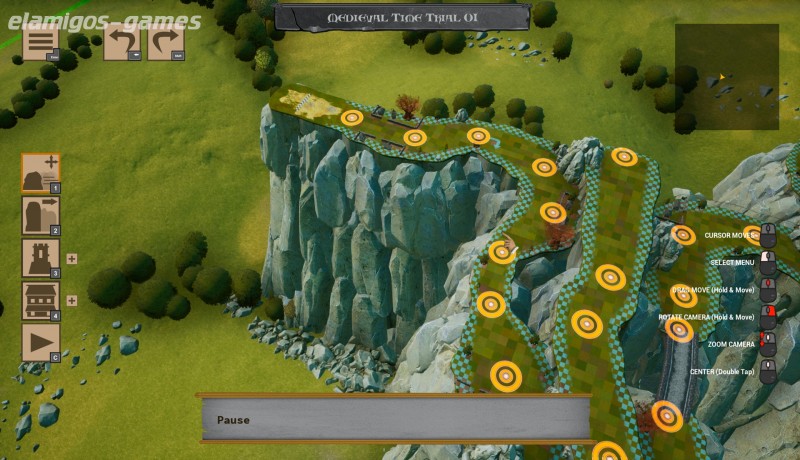Start the track with the play arrow
This screenshot has height=460, width=800.
point(41,343)
